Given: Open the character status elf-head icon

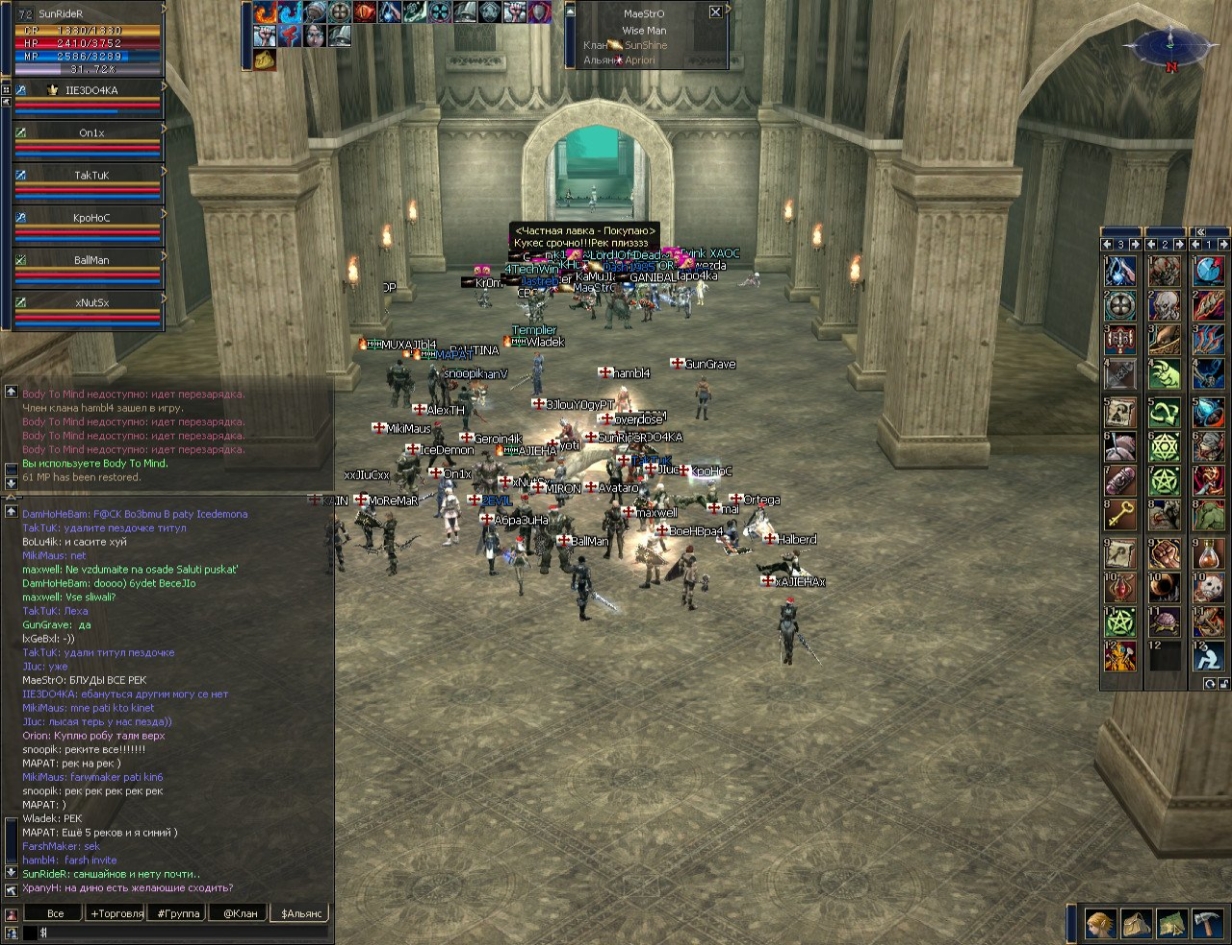Looking at the screenshot, I should tap(1101, 922).
